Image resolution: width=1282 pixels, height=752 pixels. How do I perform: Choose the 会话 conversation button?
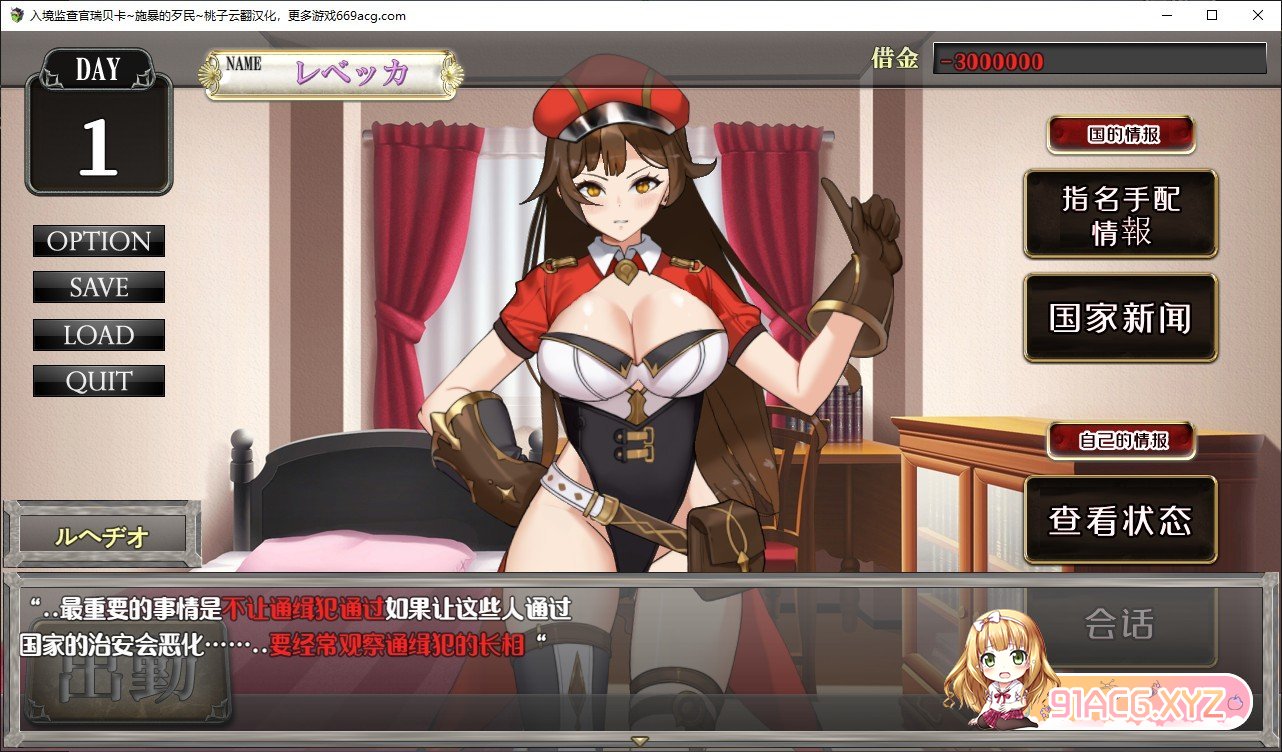(1120, 625)
